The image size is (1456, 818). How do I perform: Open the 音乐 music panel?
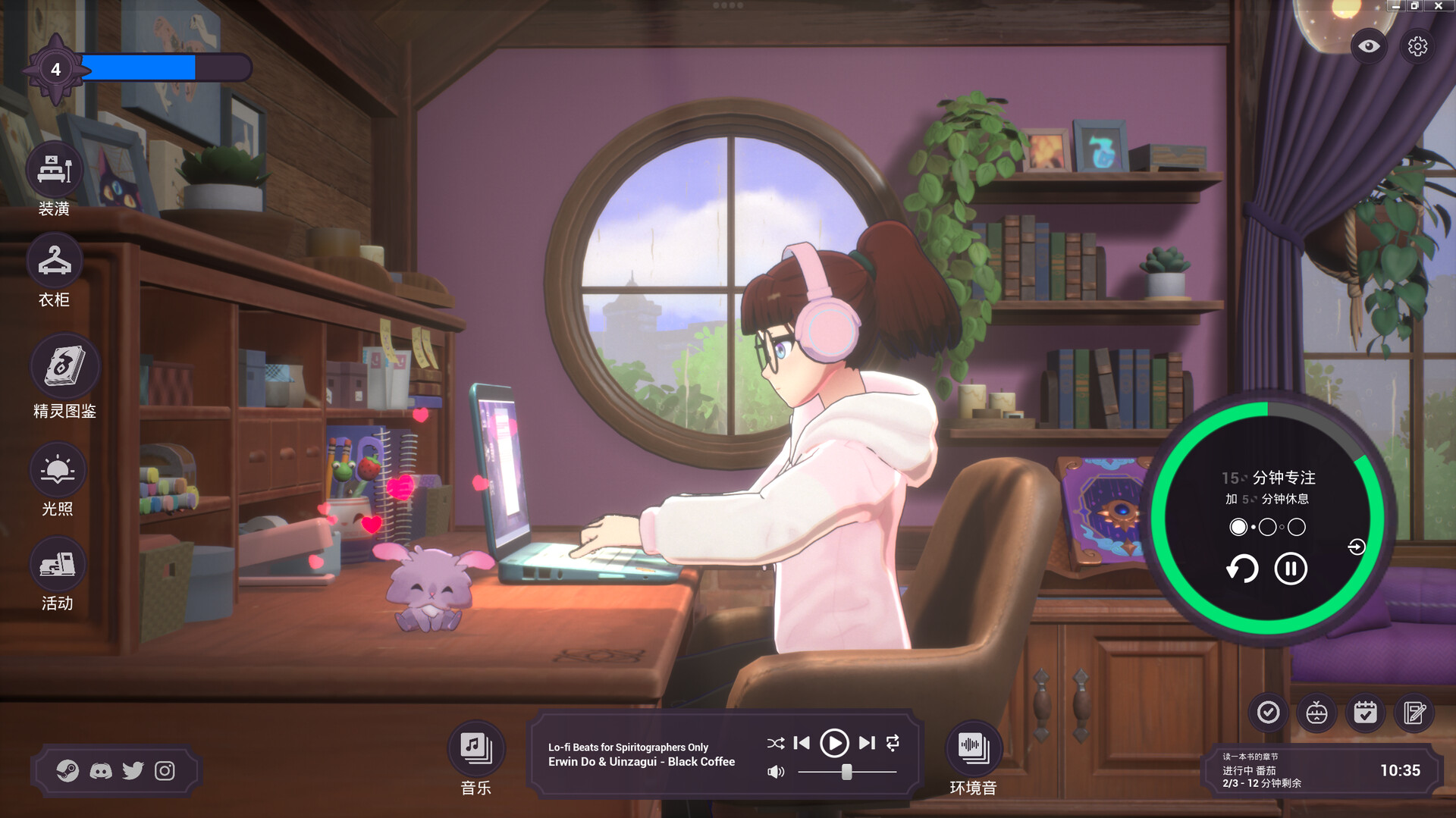[475, 747]
